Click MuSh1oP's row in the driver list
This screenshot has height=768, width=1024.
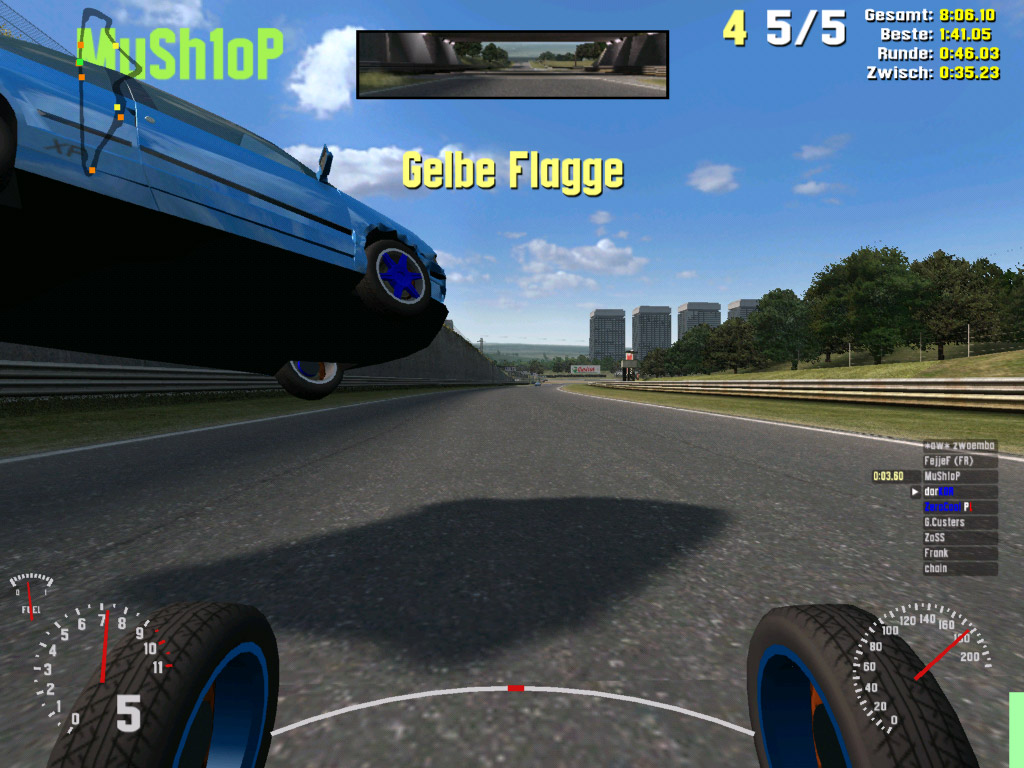click(x=959, y=477)
